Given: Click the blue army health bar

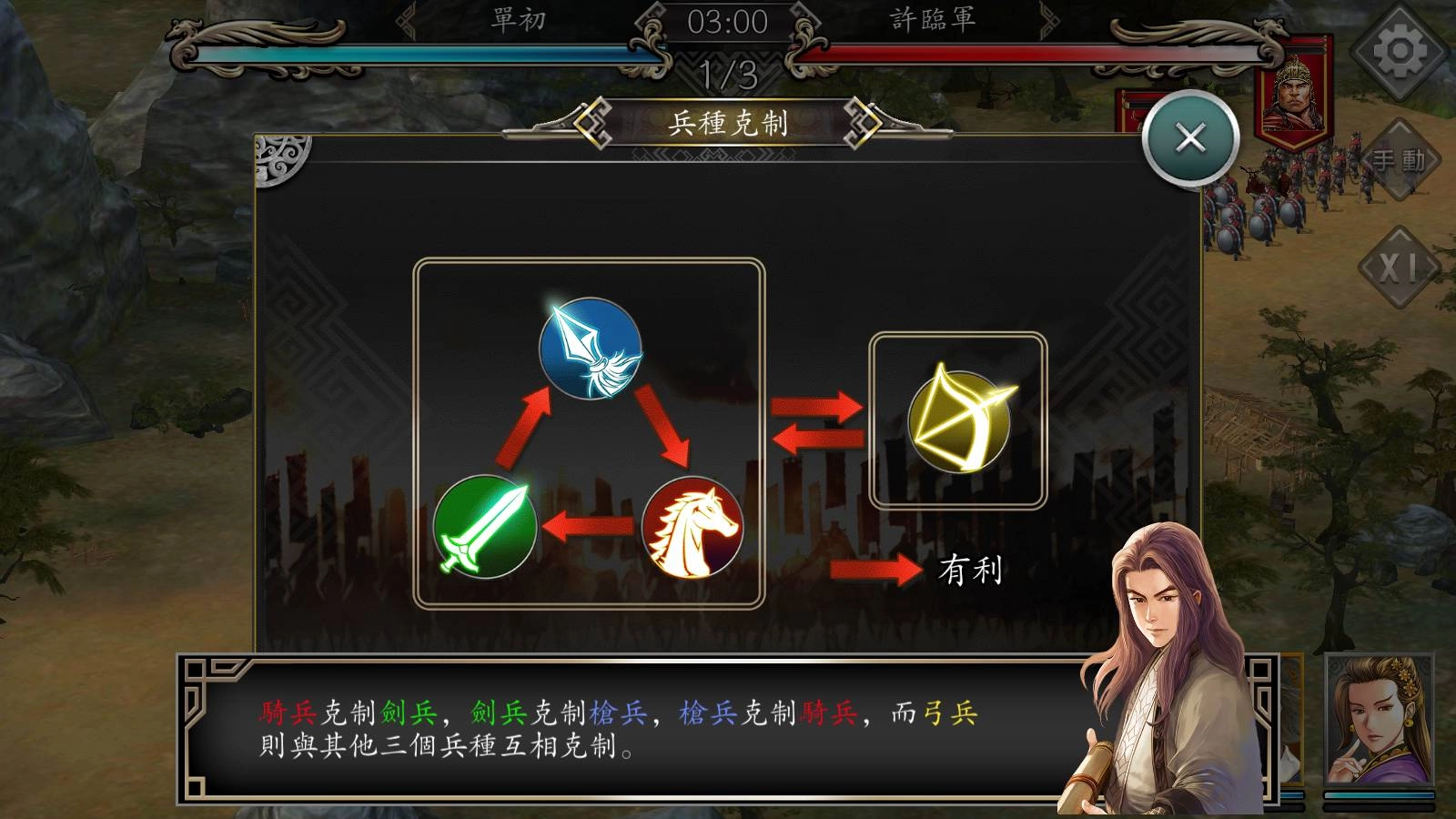Looking at the screenshot, I should [409, 55].
